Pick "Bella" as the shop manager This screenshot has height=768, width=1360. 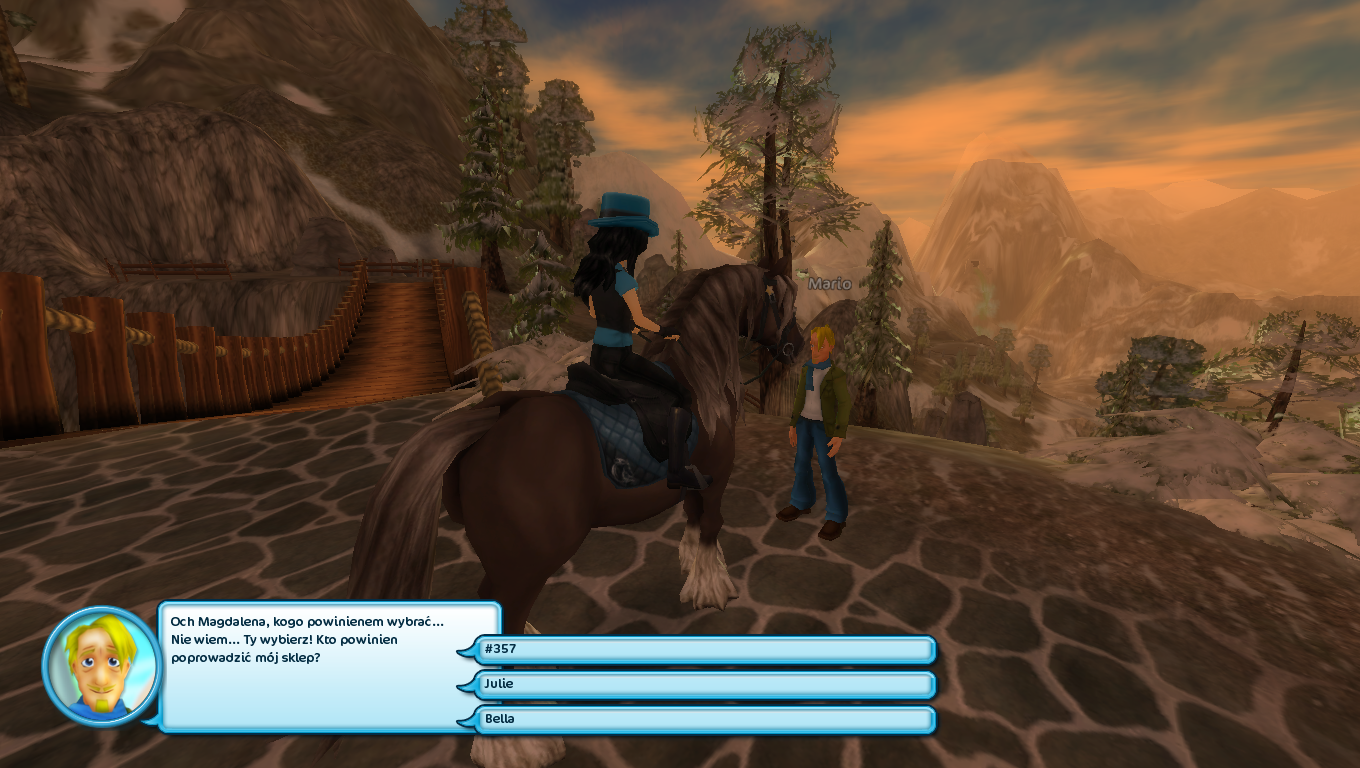click(700, 719)
